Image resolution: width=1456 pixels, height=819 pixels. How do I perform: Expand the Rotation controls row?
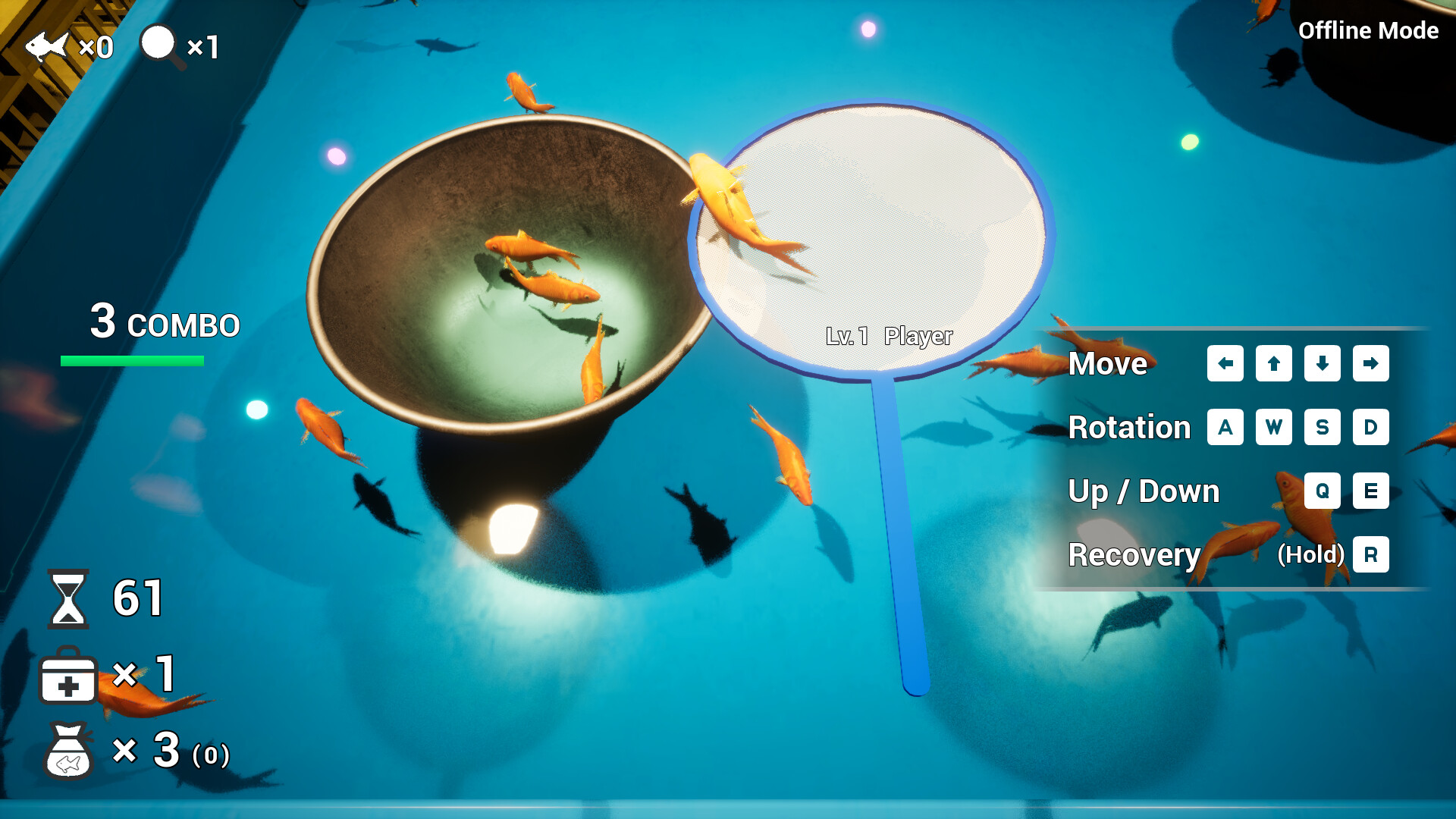pyautogui.click(x=1131, y=428)
